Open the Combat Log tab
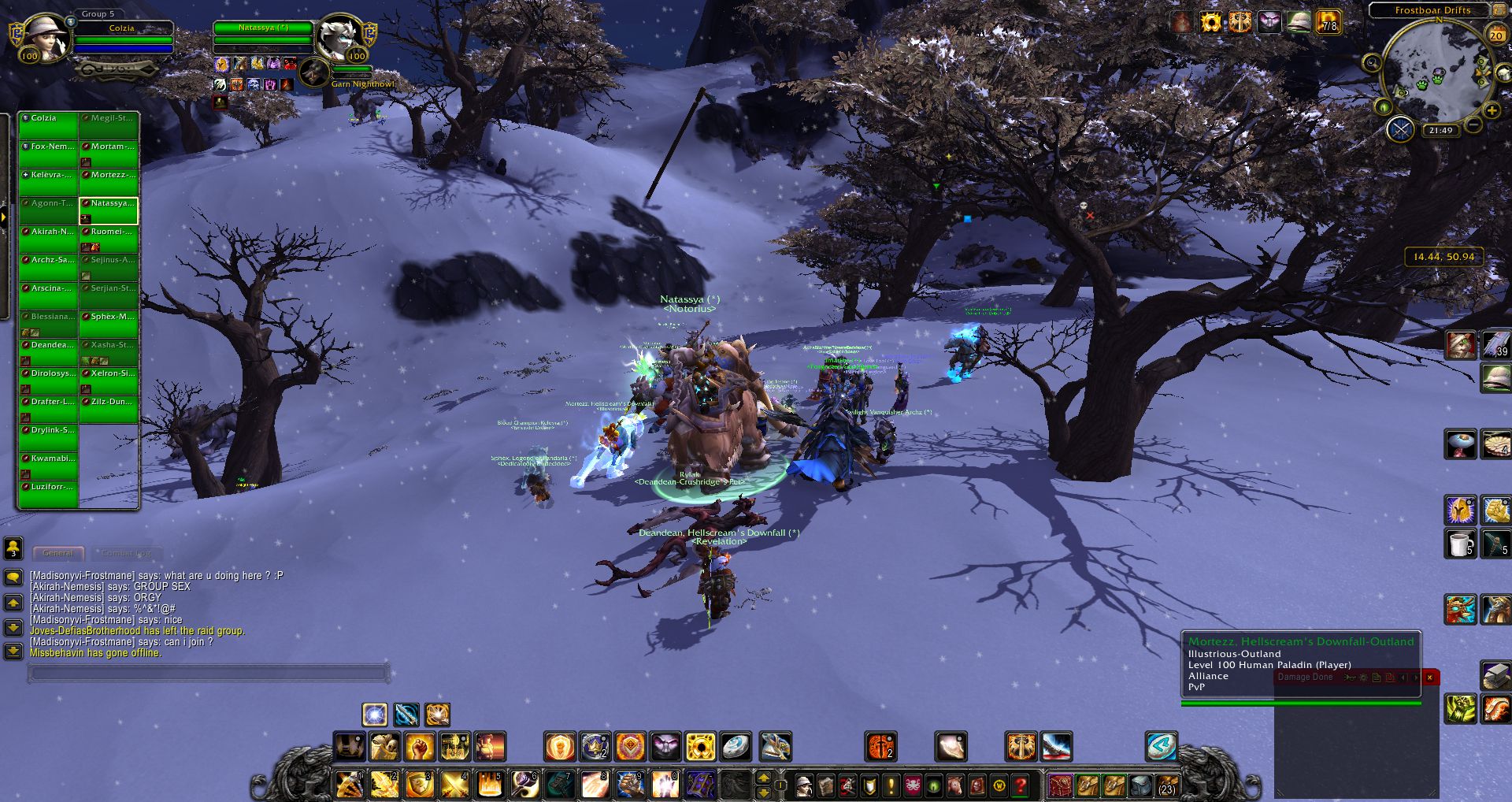The image size is (1512, 802). coord(126,553)
